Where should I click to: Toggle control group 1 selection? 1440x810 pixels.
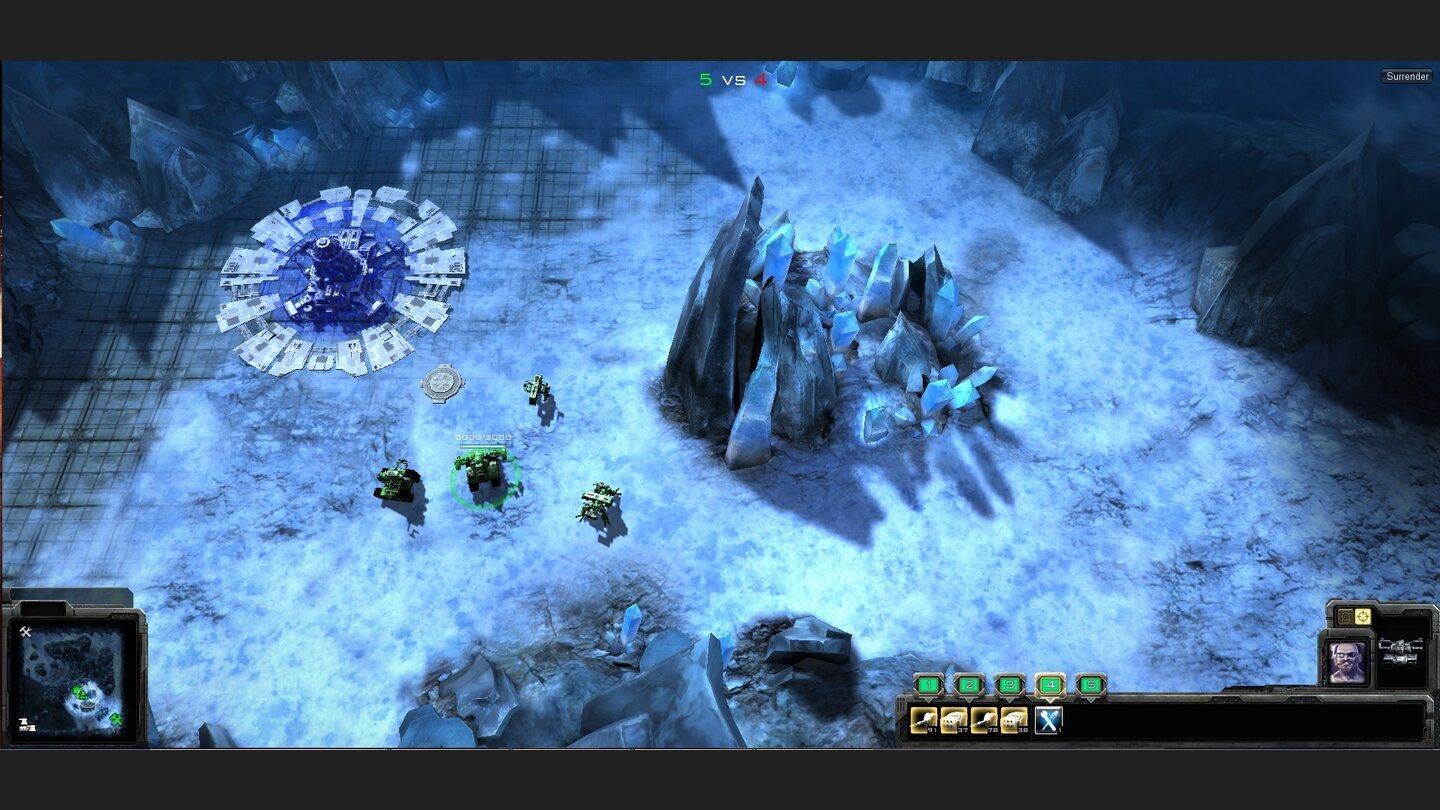pyautogui.click(x=927, y=684)
